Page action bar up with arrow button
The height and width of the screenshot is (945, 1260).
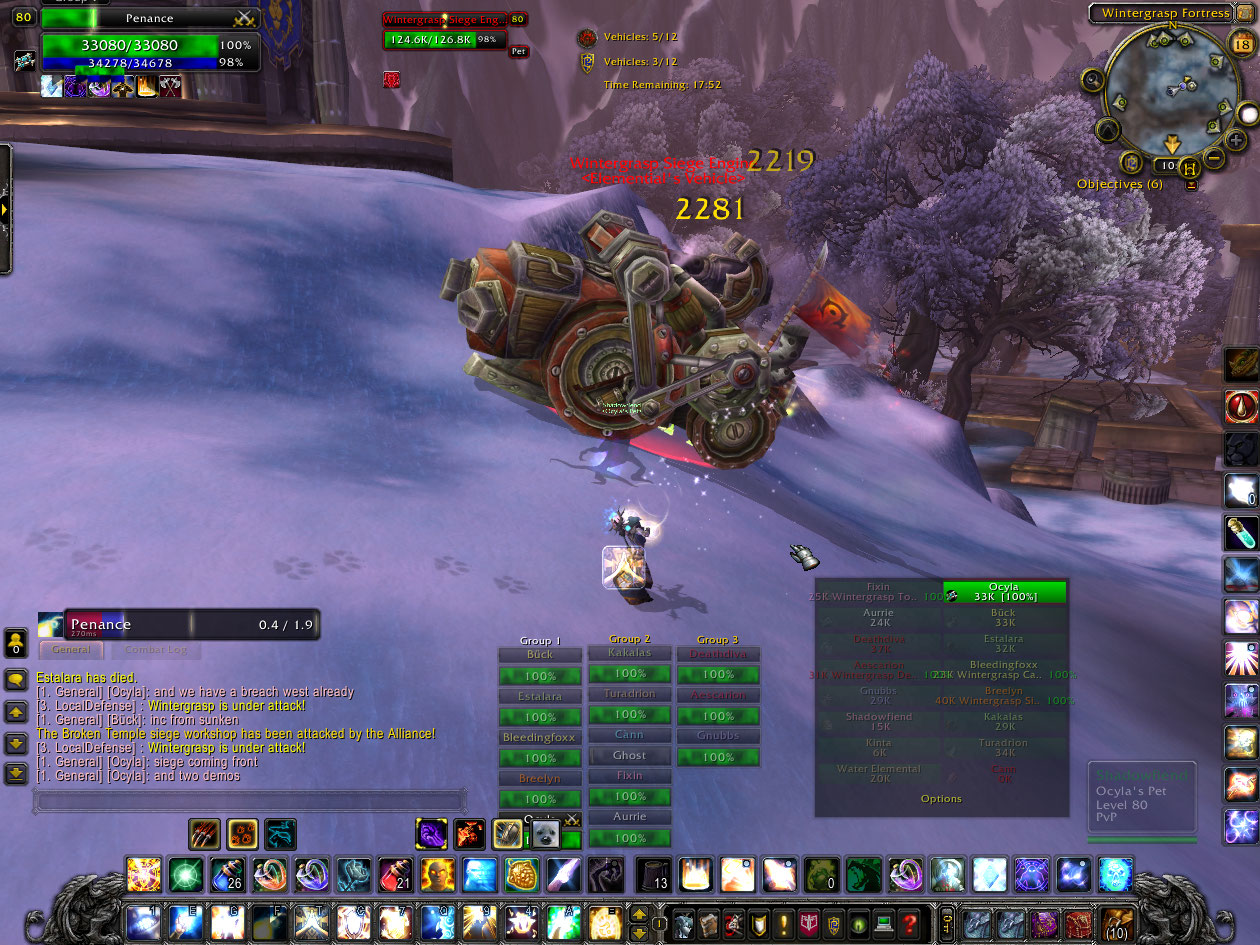point(639,912)
